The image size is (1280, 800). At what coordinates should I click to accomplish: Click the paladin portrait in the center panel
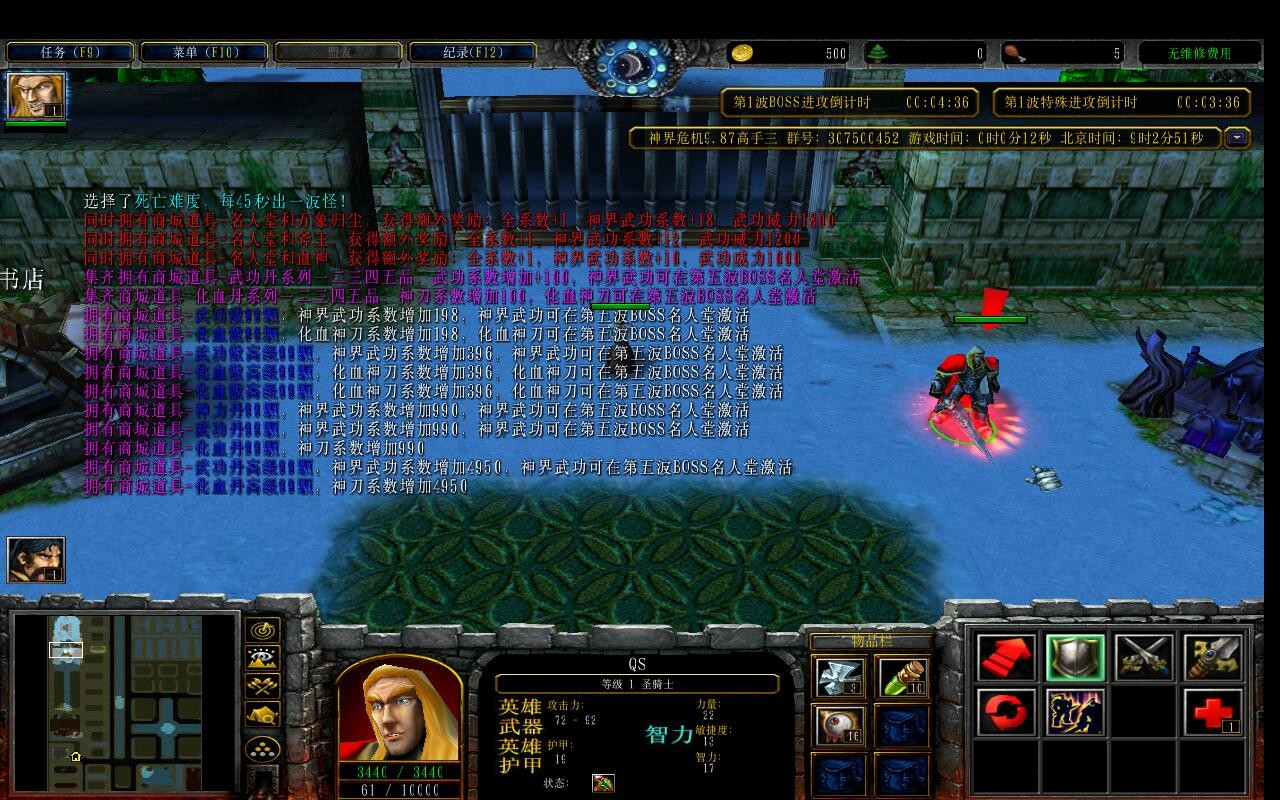(400, 712)
